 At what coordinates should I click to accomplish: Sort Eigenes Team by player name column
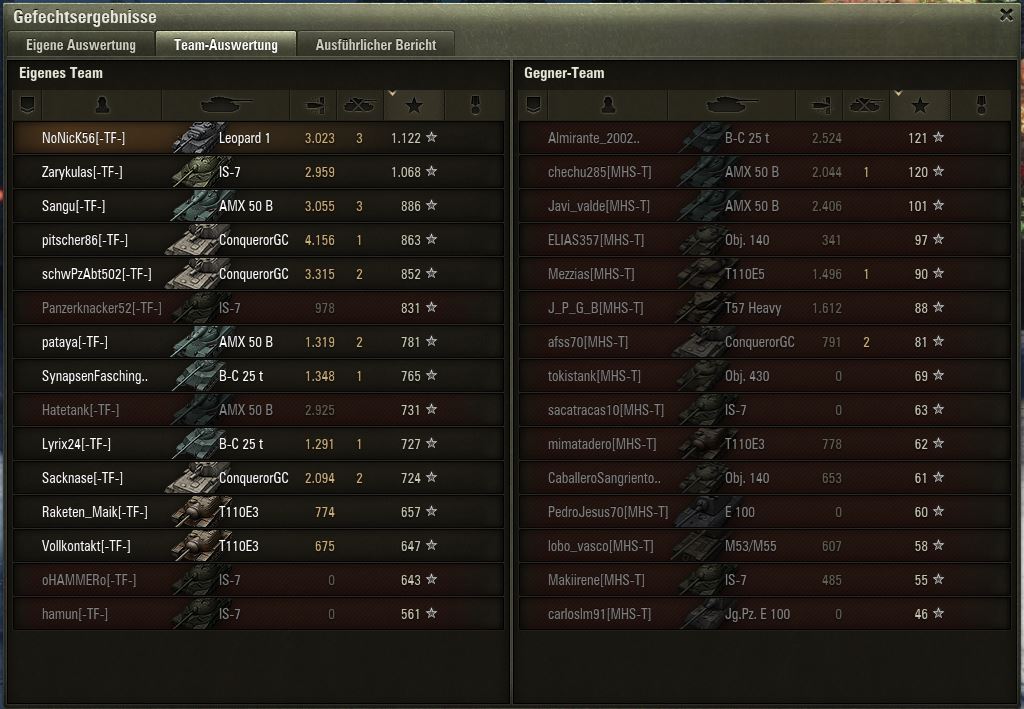(x=102, y=105)
